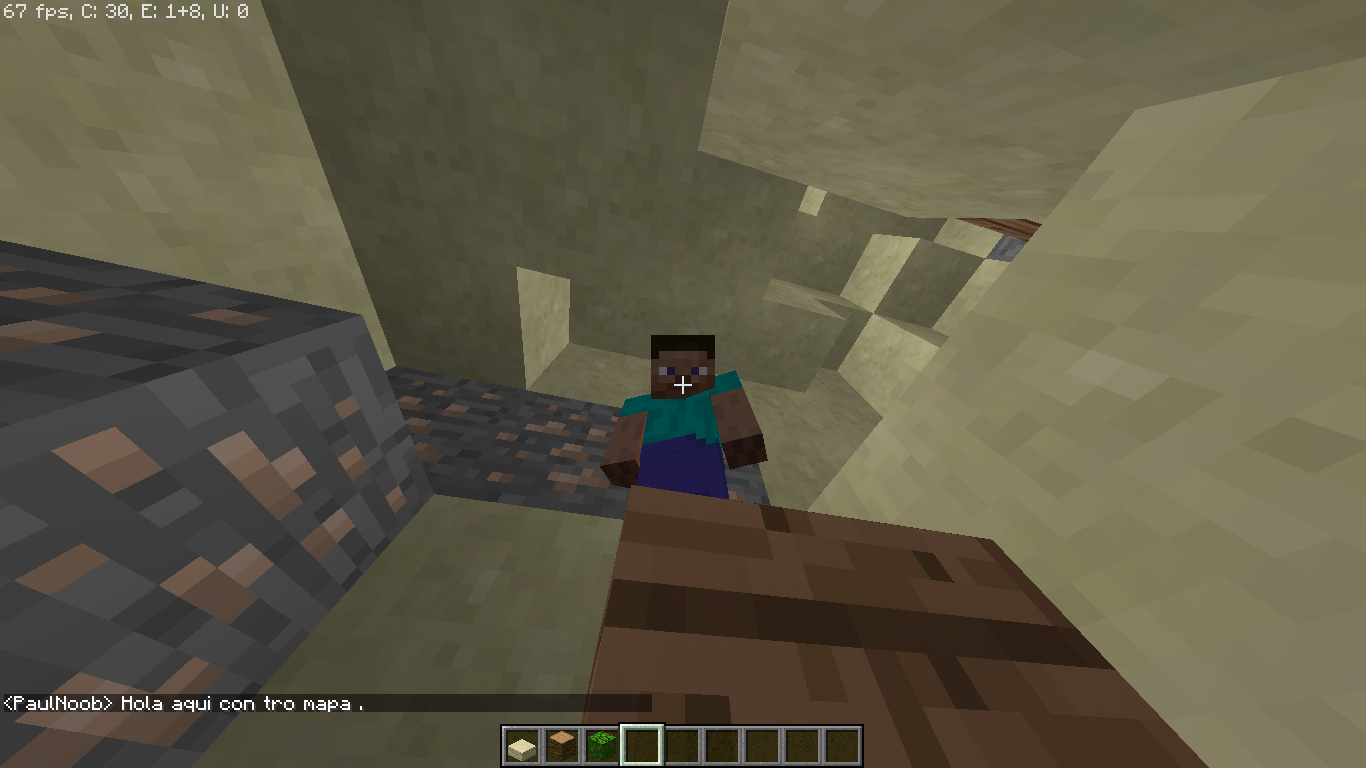Click PaulNoob's chat message line
Viewport: 1366px width, 768px height.
(185, 703)
